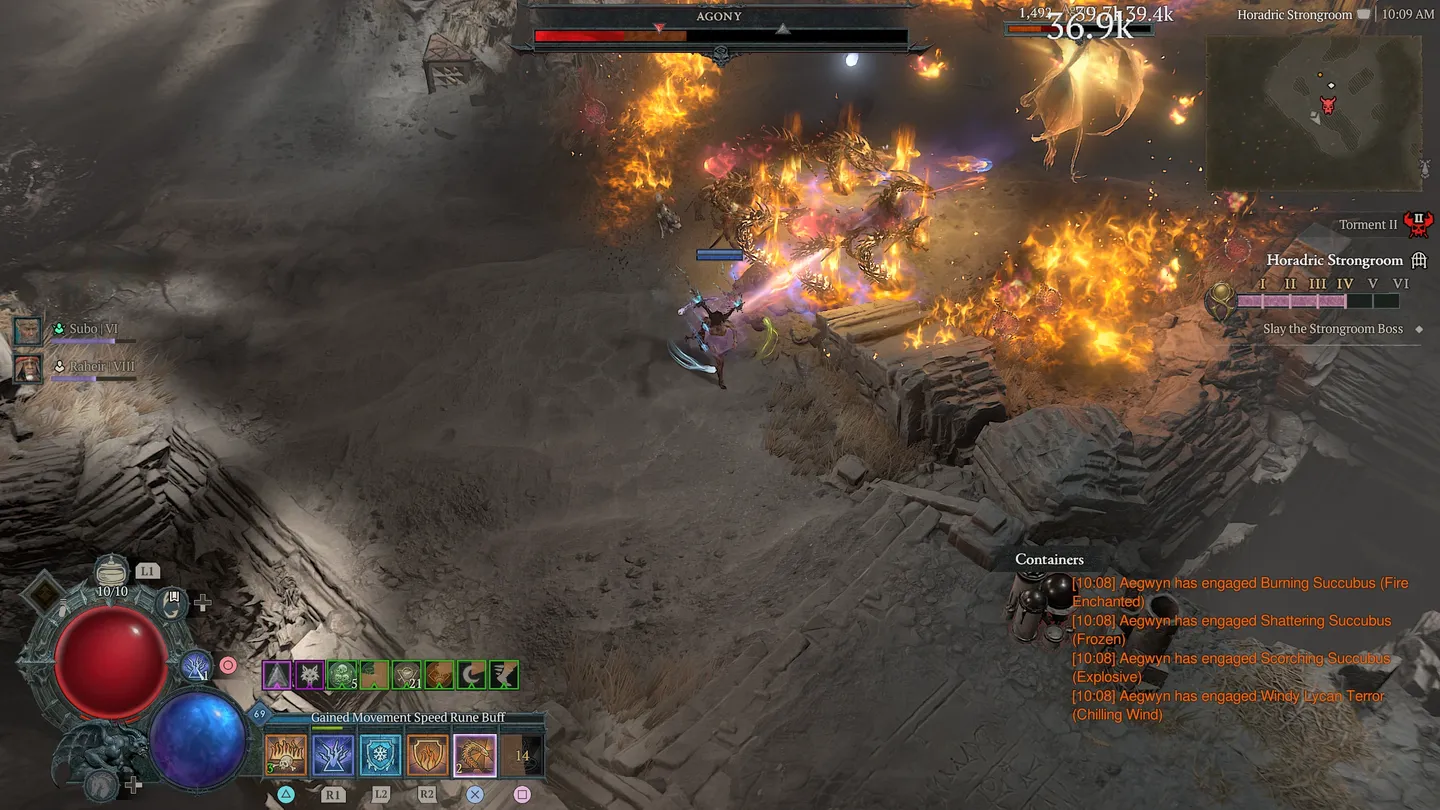1440x810 pixels.
Task: Select the skill slot showing cooldown 14
Action: (x=522, y=756)
